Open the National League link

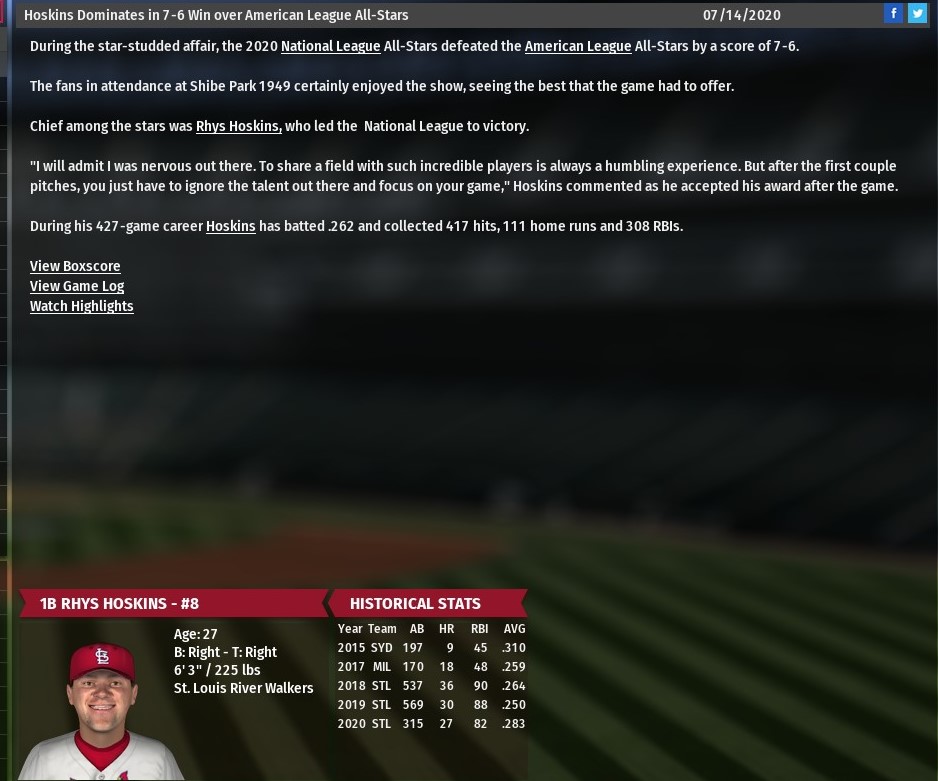330,46
